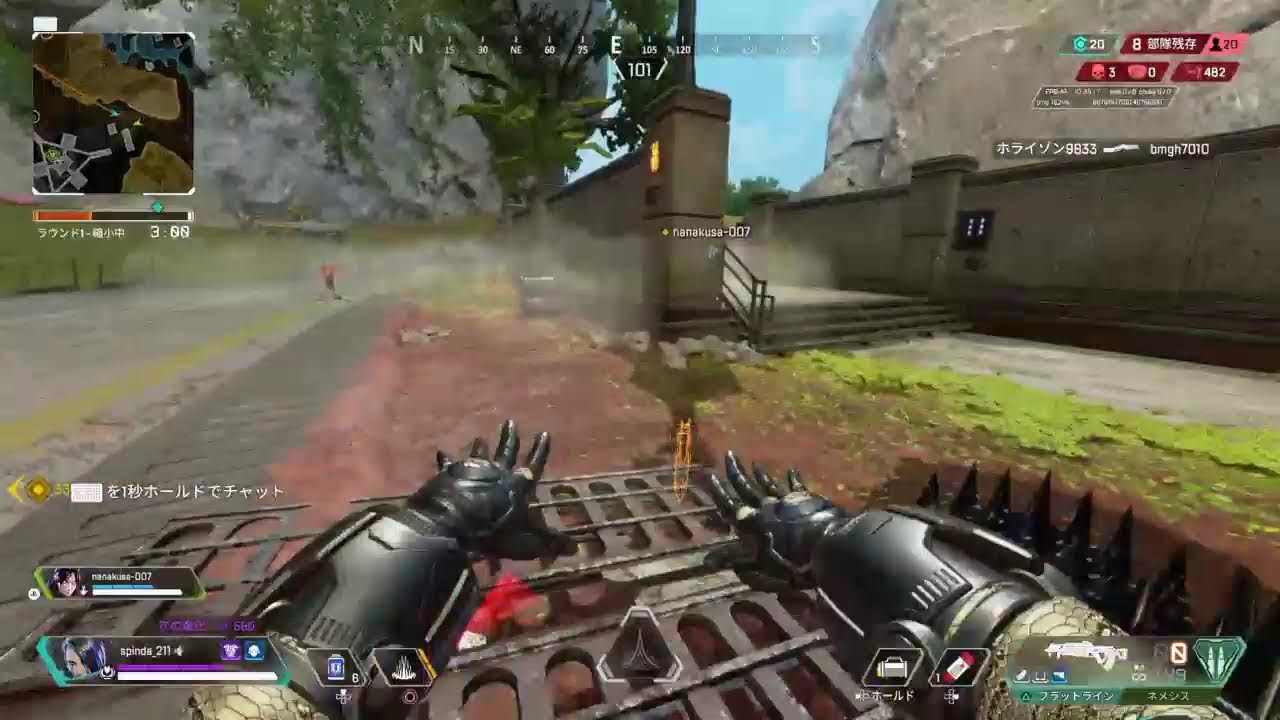Click the purple upgrade perk icon
The image size is (1280, 720).
pyautogui.click(x=231, y=651)
